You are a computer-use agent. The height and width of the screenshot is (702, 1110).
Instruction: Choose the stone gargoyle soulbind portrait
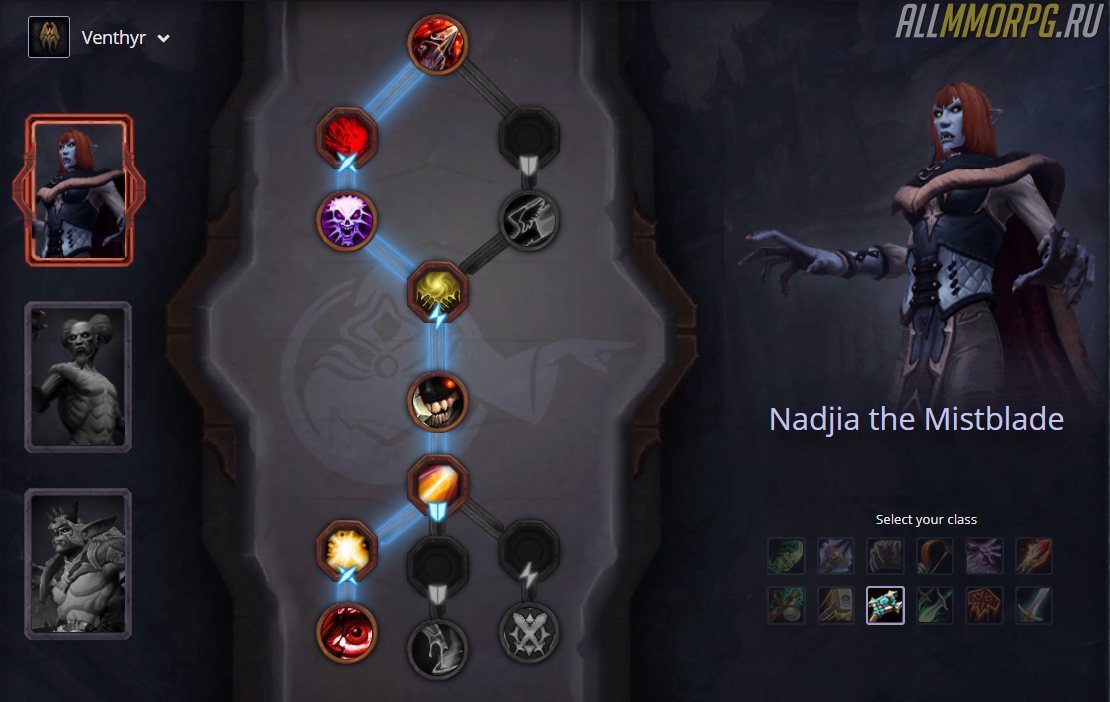78,563
